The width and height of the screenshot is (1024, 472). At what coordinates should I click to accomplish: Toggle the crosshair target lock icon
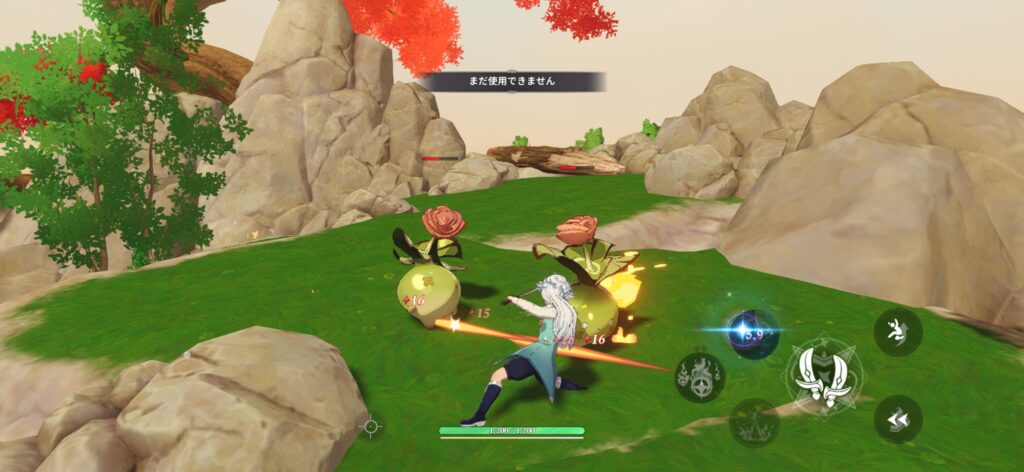click(371, 426)
